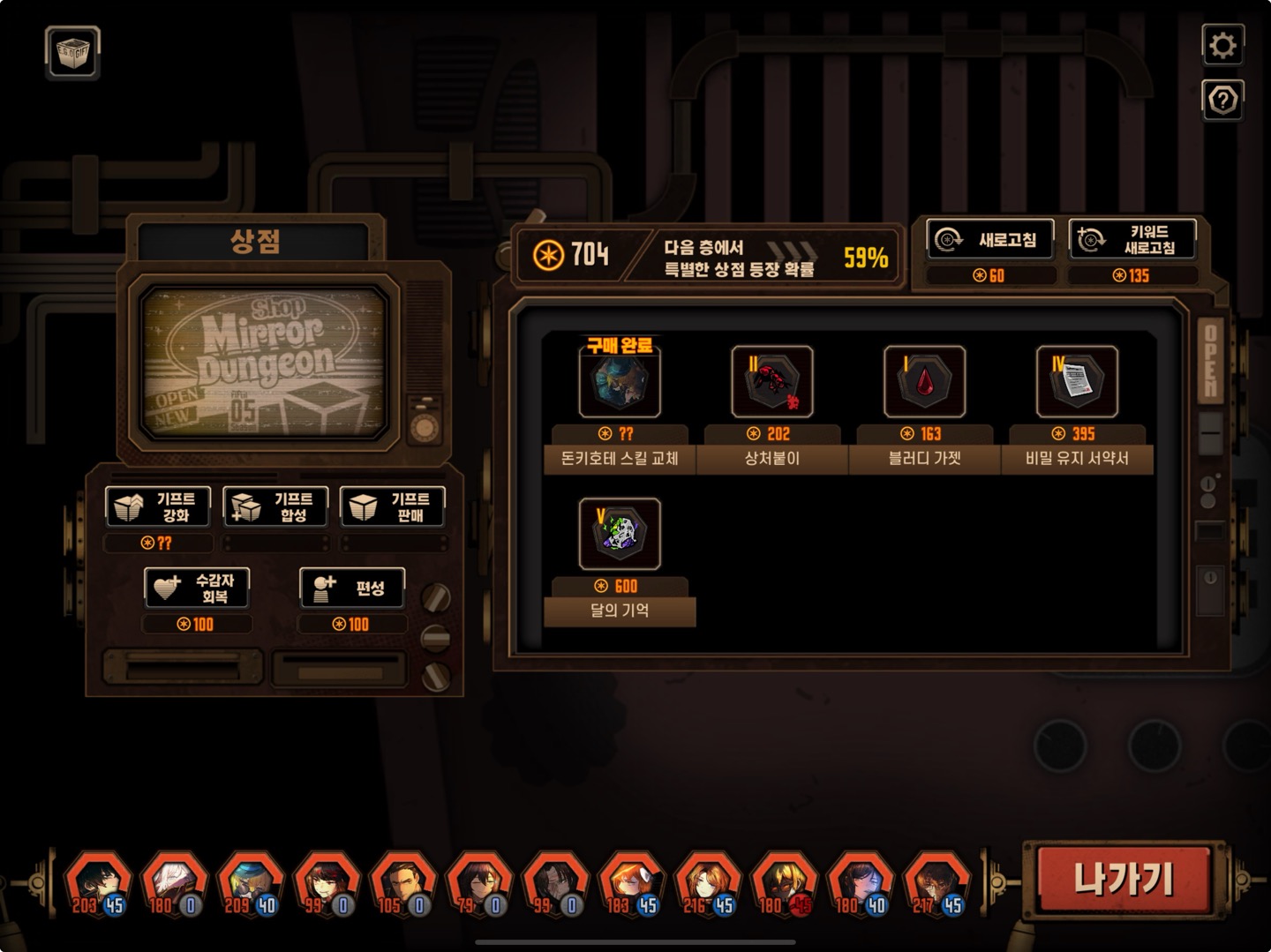Leave the shop with 나가기
Image resolution: width=1271 pixels, height=952 pixels.
tap(1124, 880)
